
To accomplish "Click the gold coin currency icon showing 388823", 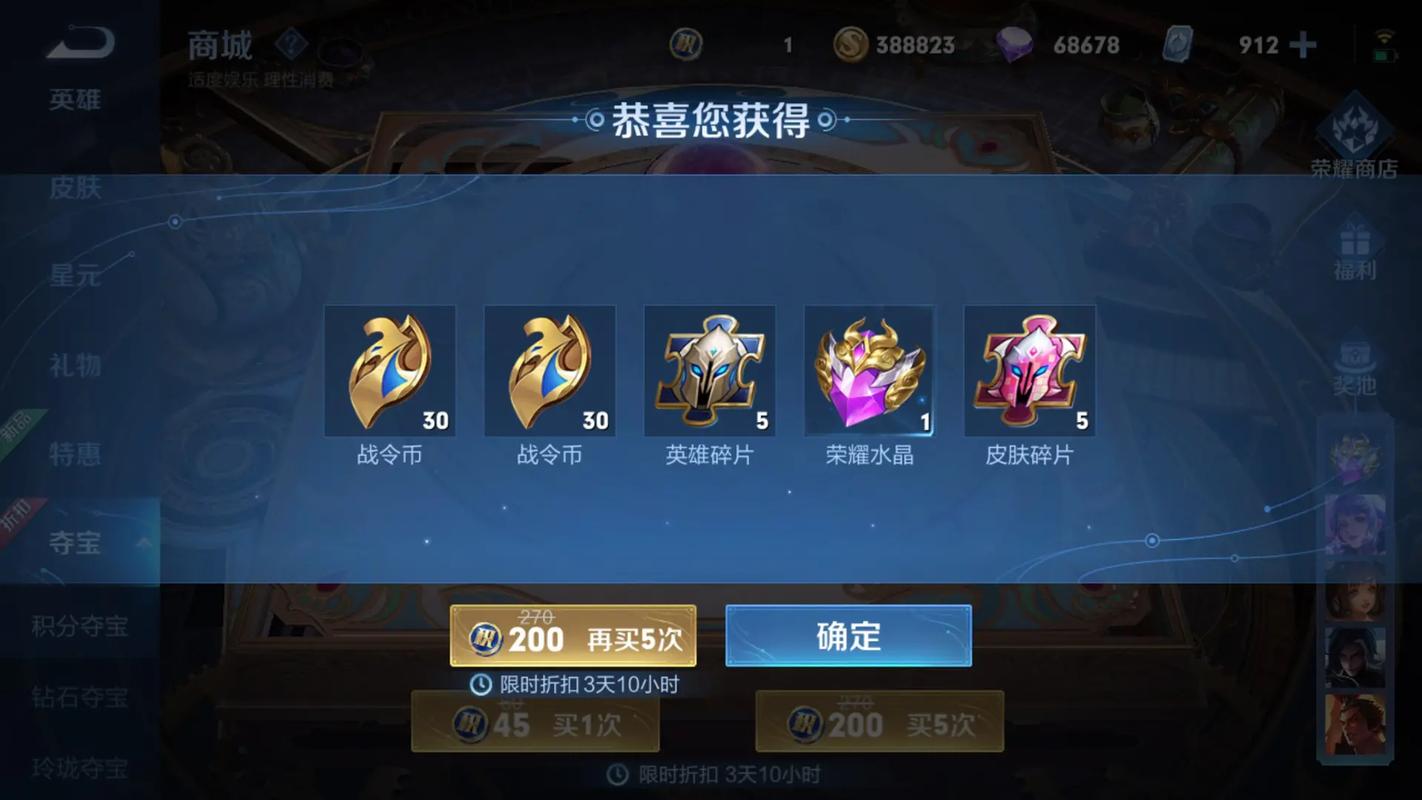I will pyautogui.click(x=851, y=45).
